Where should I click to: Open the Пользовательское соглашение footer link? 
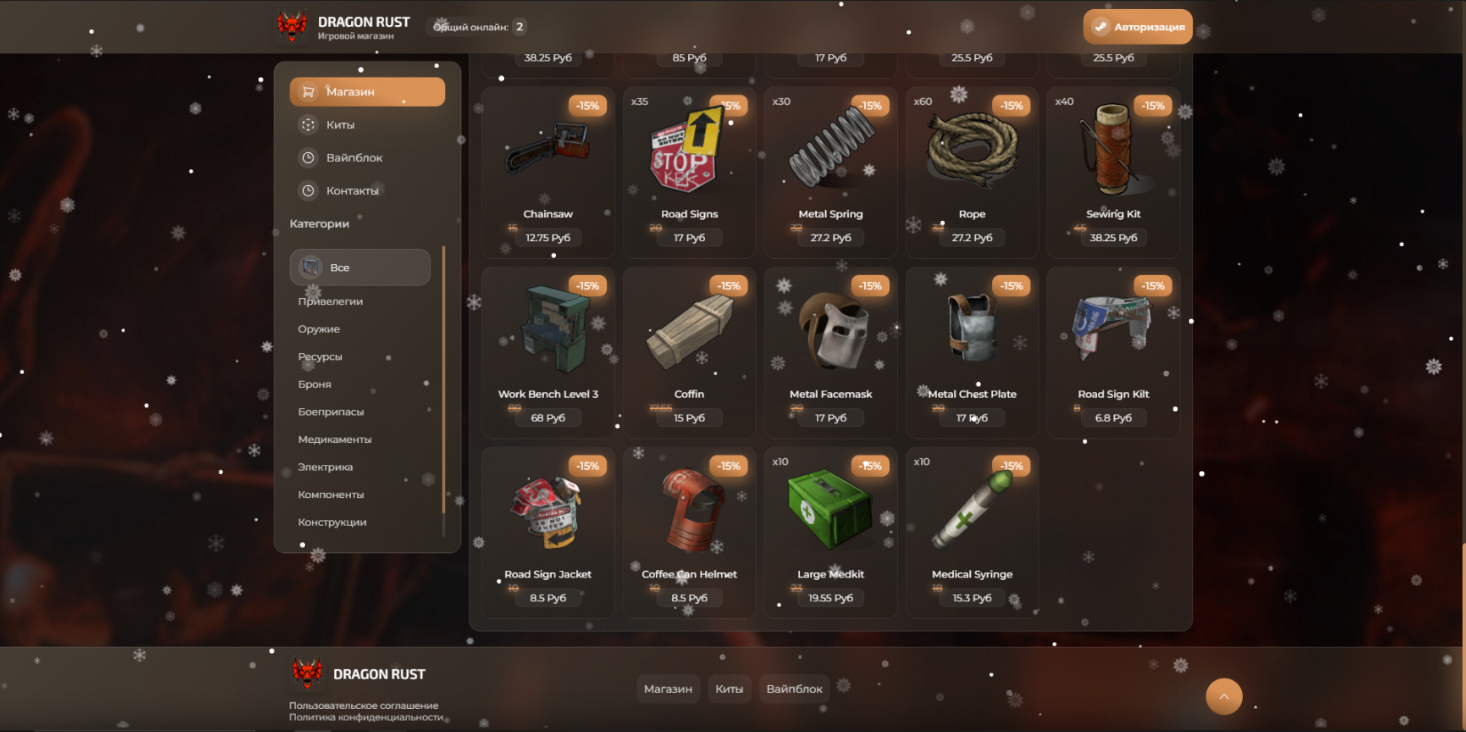tap(363, 705)
